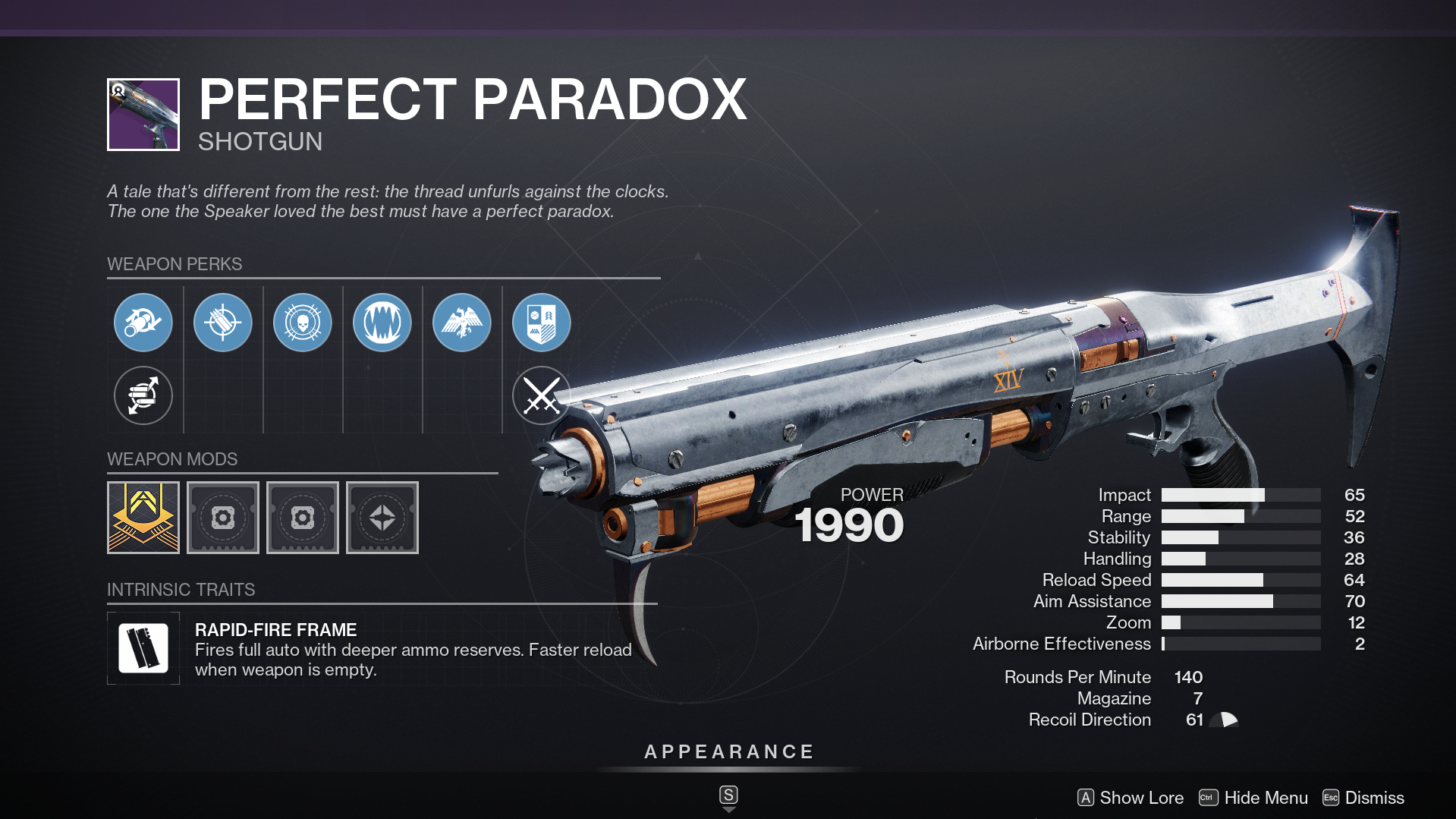This screenshot has height=819, width=1456.
Task: Select the barrel perk in Weapon Perks
Action: click(143, 322)
